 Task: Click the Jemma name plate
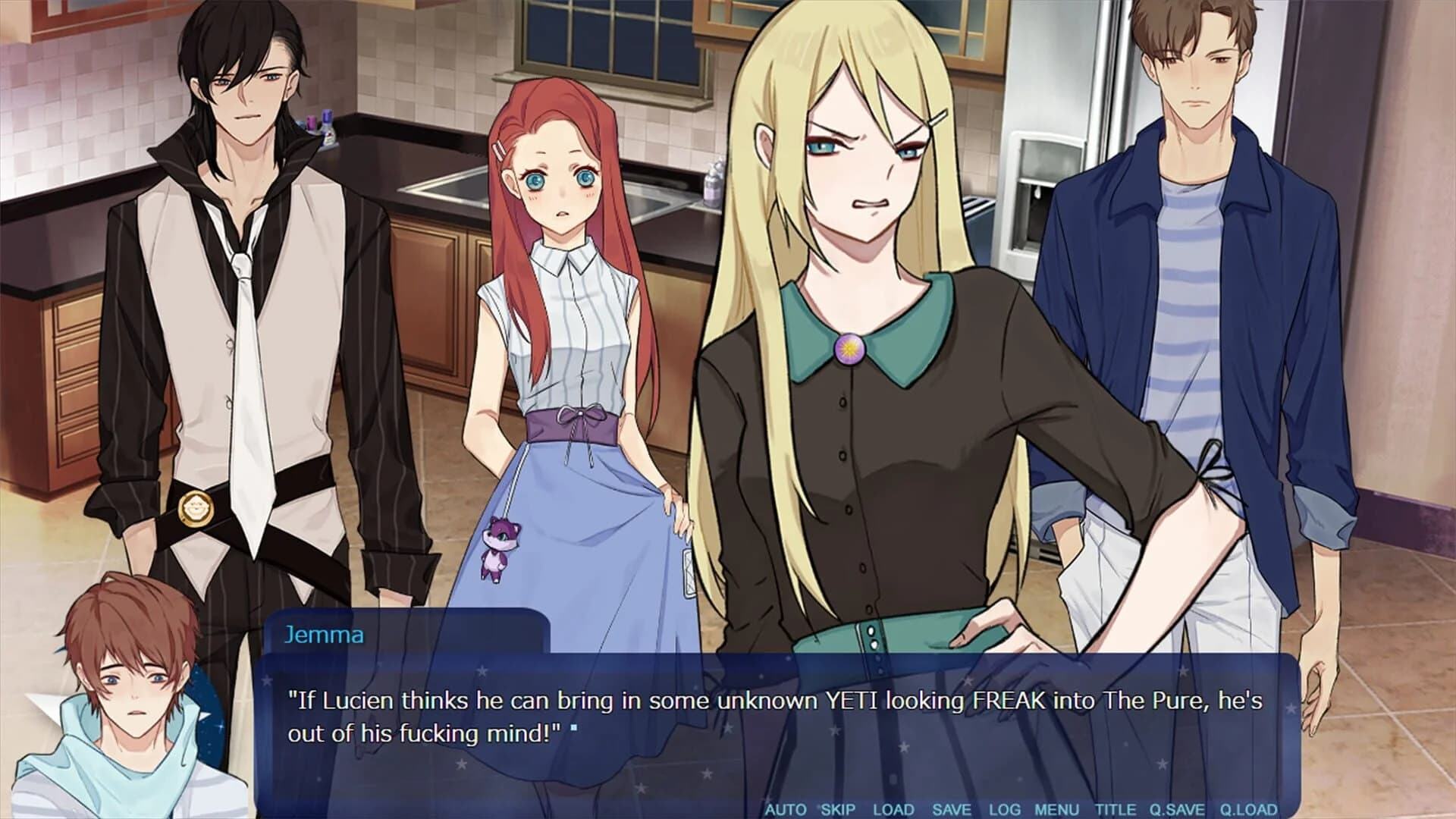point(324,635)
